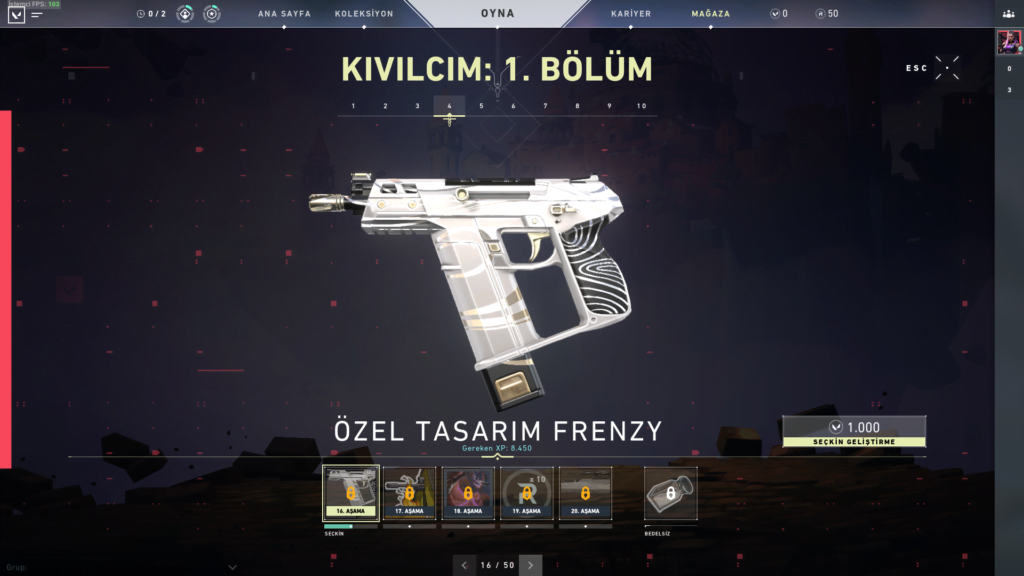
Task: Open the Ana Sayfa home tab
Action: pyautogui.click(x=284, y=14)
